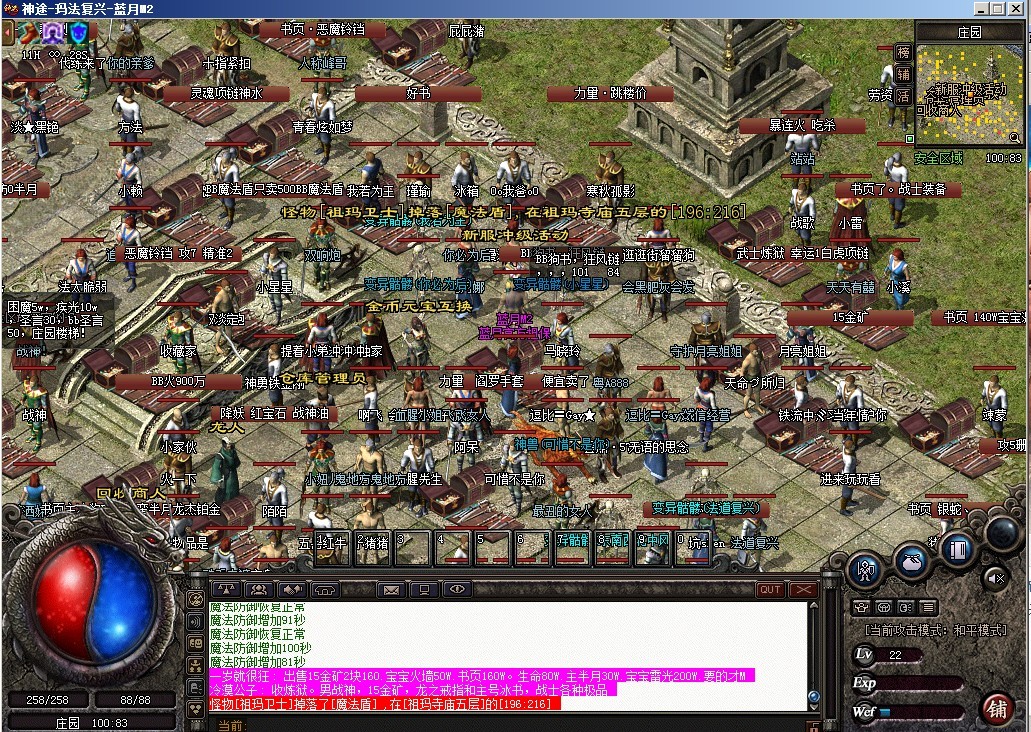Toggle the sound mute speaker icon
This screenshot has height=732, width=1031.
pyautogui.click(x=994, y=577)
